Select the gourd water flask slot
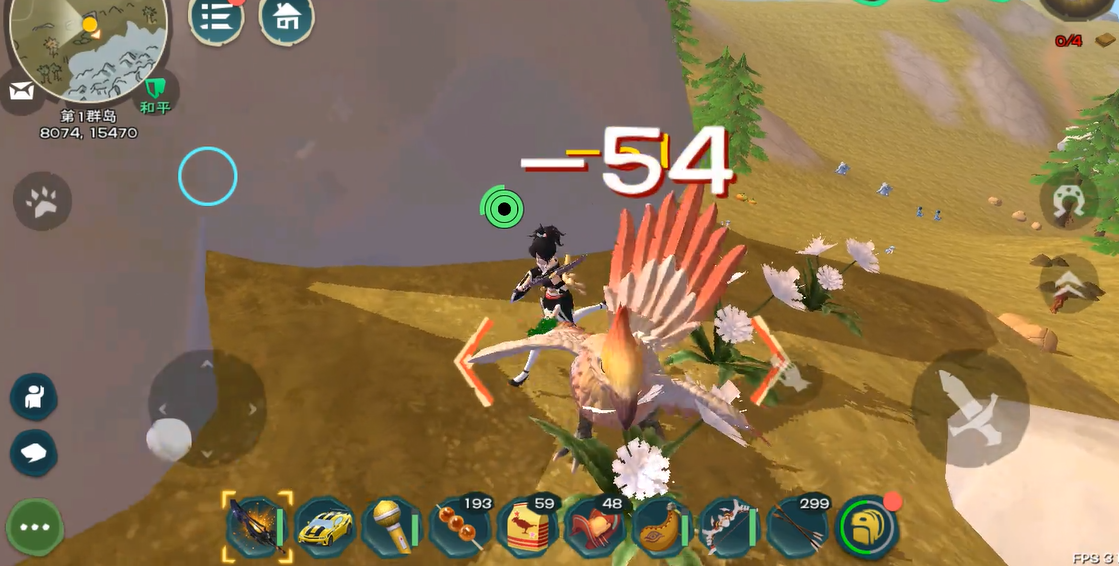The image size is (1119, 566). click(663, 526)
